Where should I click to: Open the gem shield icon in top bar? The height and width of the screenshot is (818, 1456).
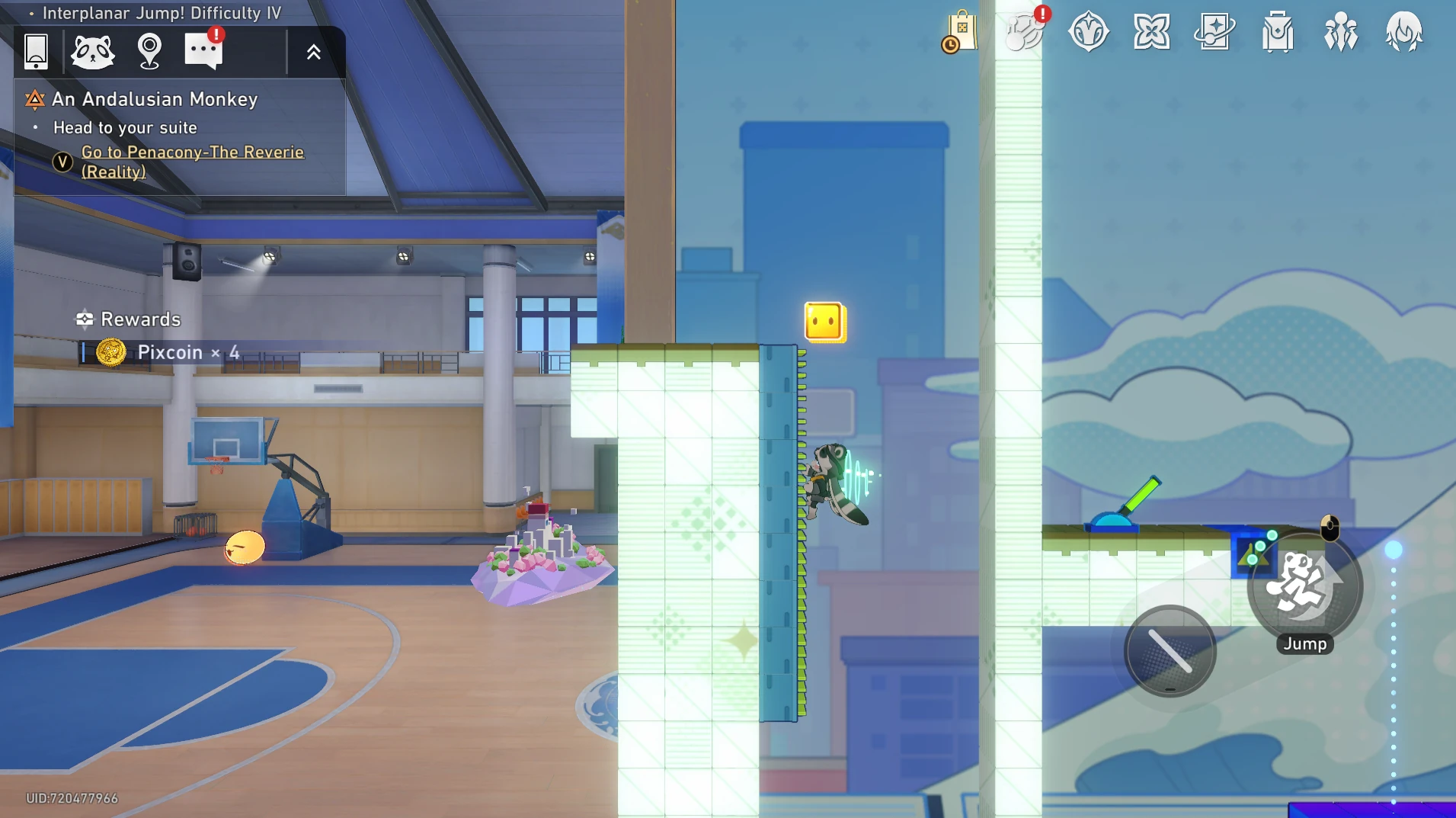click(x=1088, y=32)
